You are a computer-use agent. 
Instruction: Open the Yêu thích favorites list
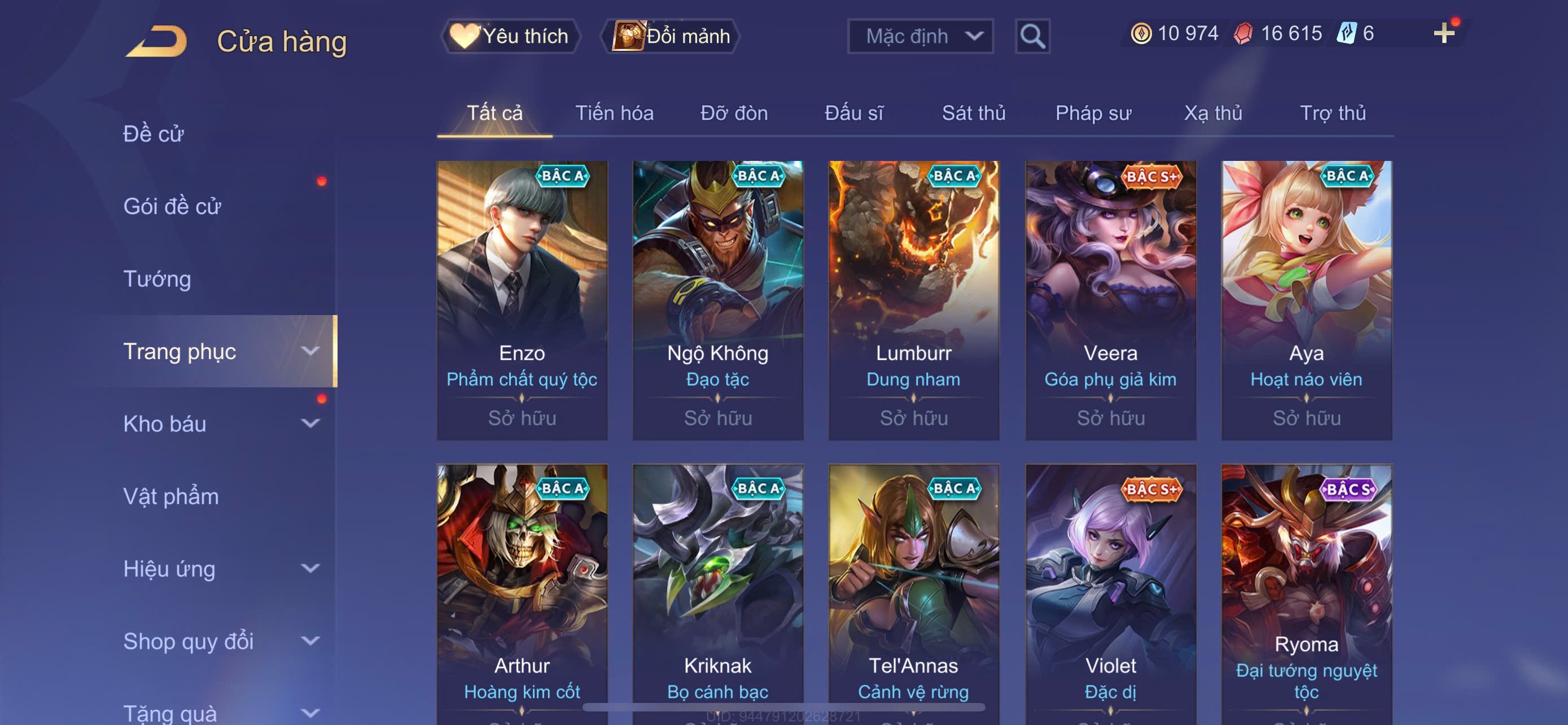(510, 36)
